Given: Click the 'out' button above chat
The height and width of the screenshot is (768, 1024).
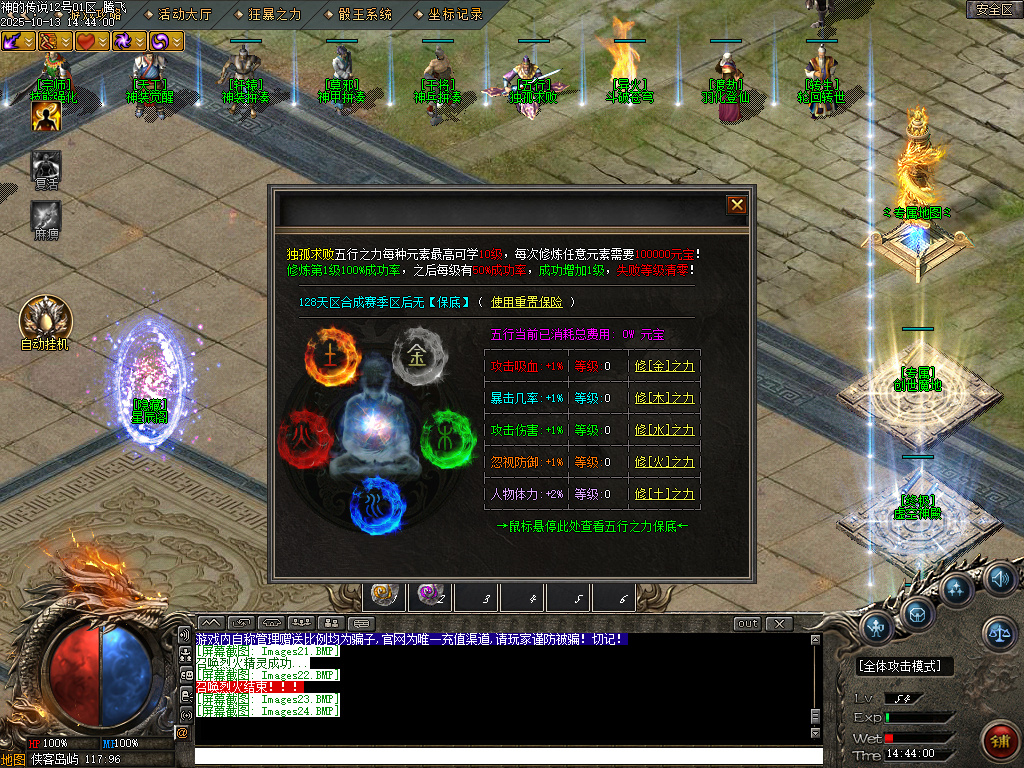Looking at the screenshot, I should 747,624.
